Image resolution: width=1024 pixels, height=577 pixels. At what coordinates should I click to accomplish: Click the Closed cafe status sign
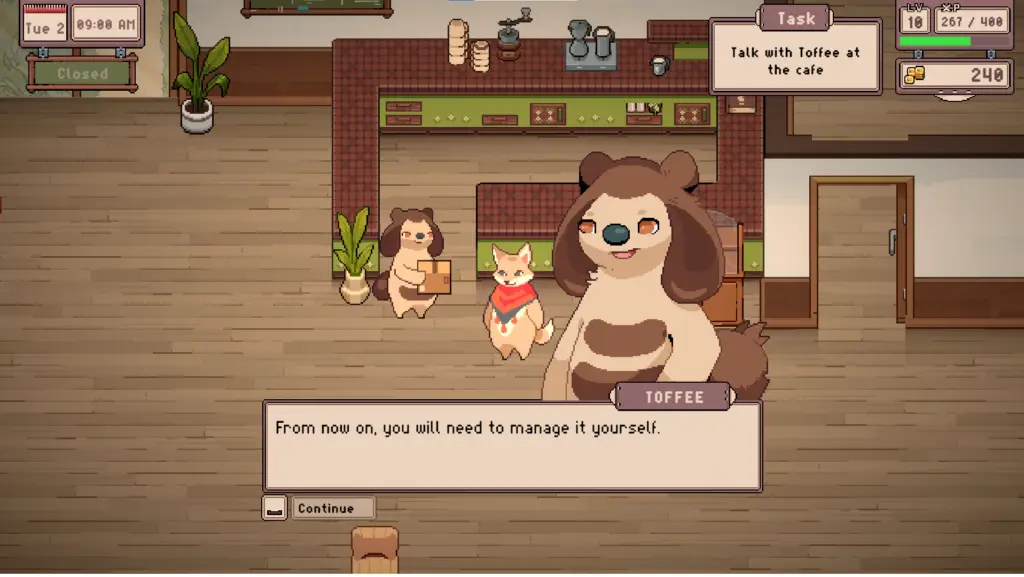coord(82,74)
